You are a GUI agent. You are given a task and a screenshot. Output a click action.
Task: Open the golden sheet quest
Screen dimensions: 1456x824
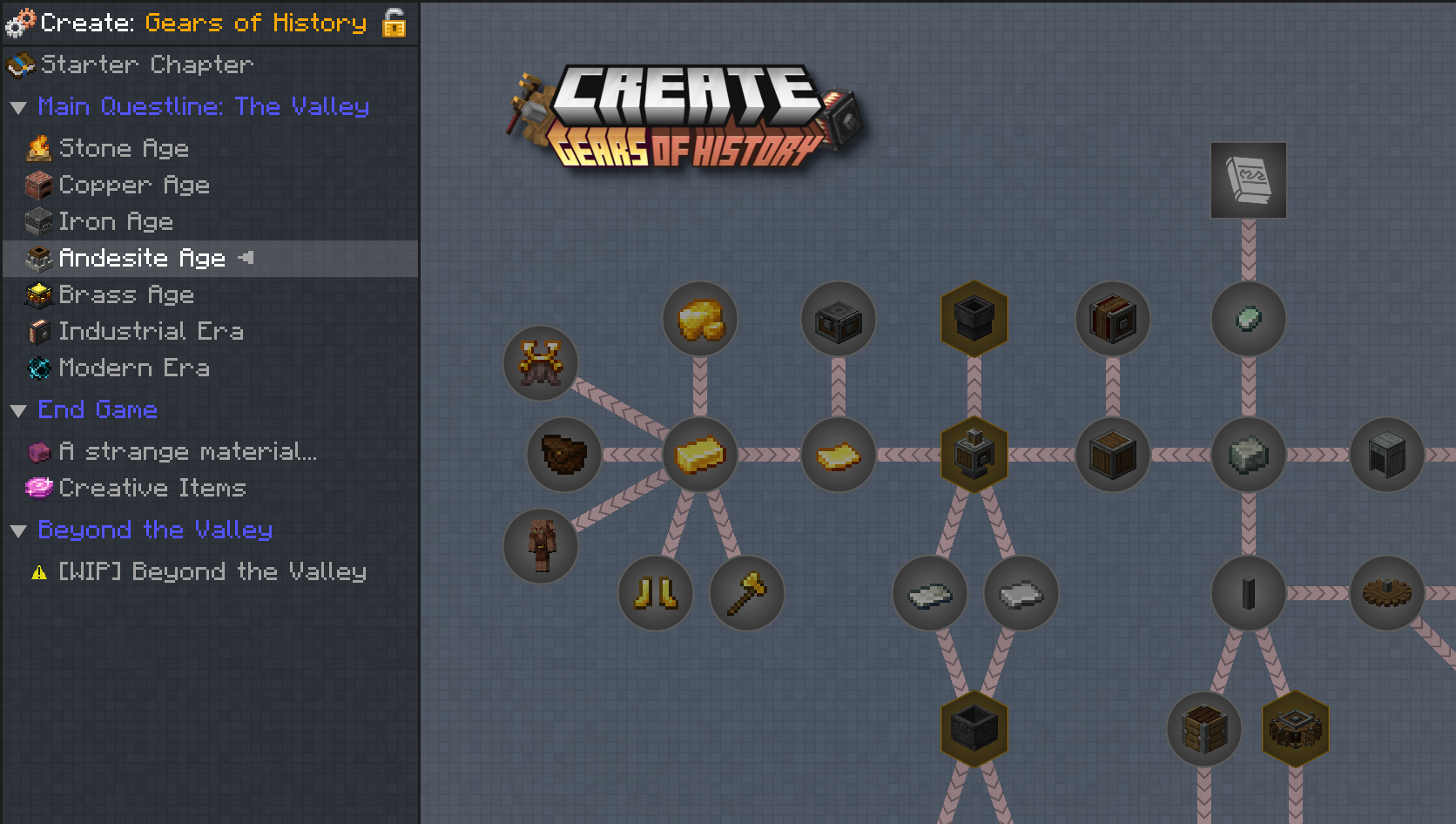tap(838, 454)
